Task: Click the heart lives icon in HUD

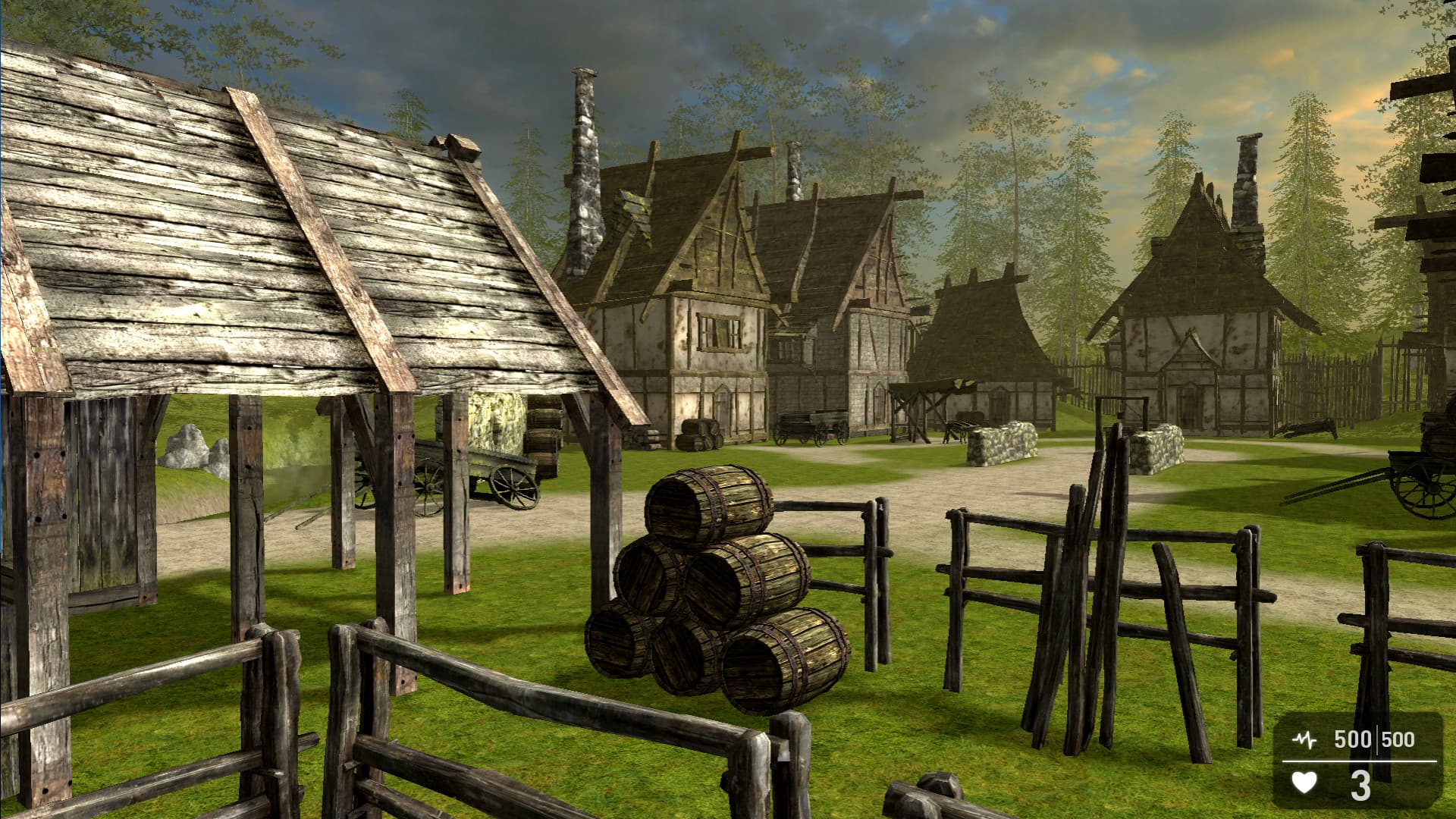Action: 1306,781
